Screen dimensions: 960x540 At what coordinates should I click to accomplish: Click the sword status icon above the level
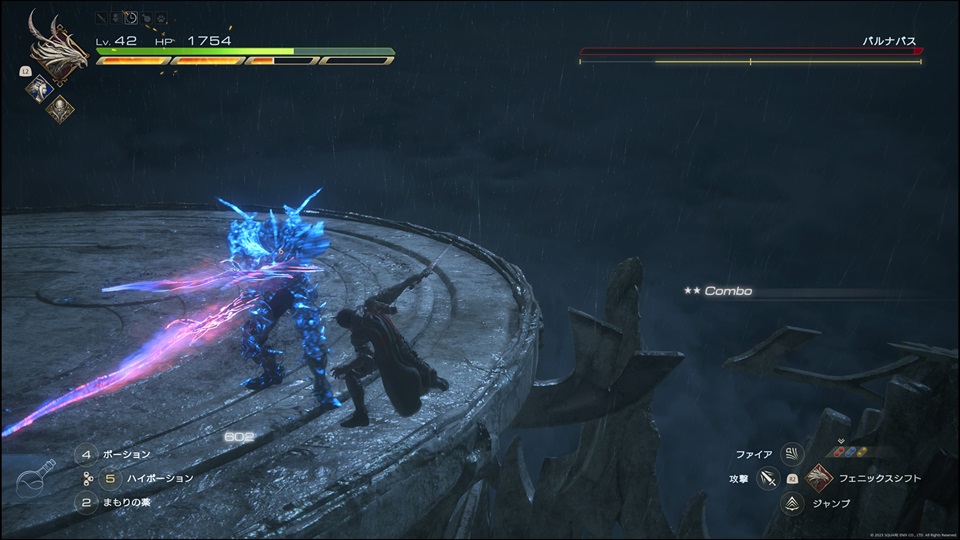click(x=101, y=18)
